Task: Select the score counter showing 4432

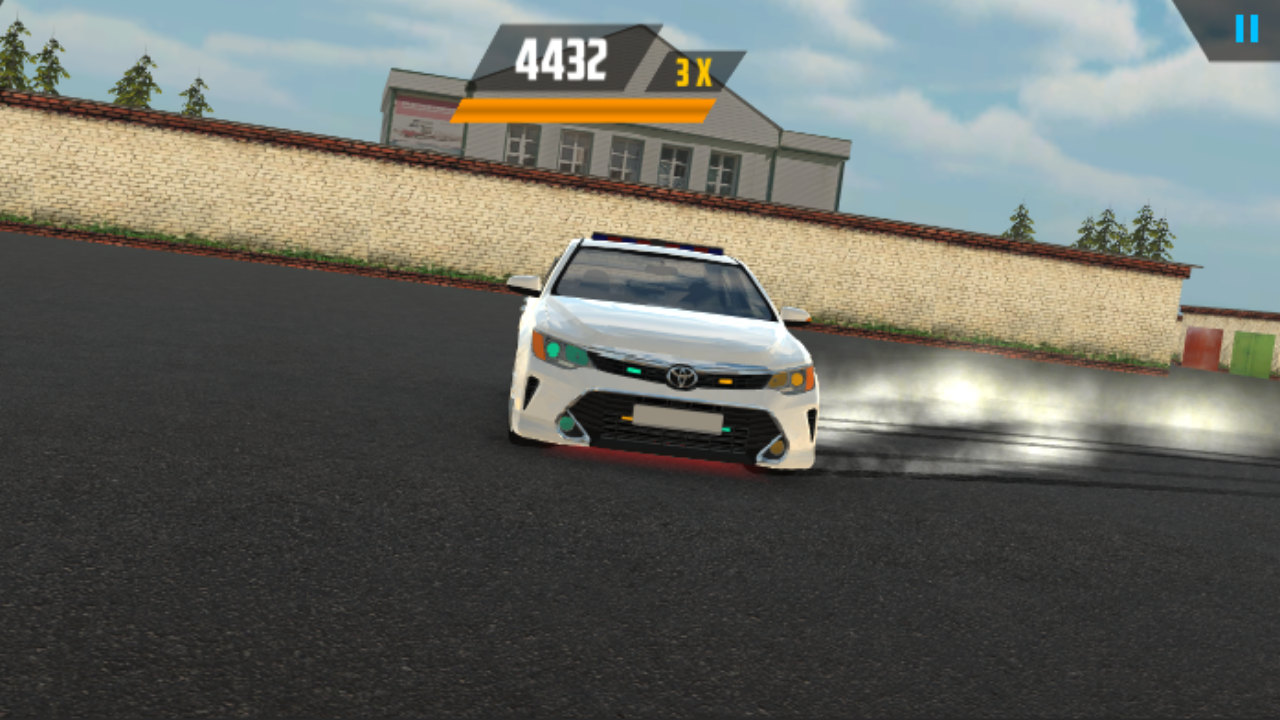Action: tap(560, 58)
